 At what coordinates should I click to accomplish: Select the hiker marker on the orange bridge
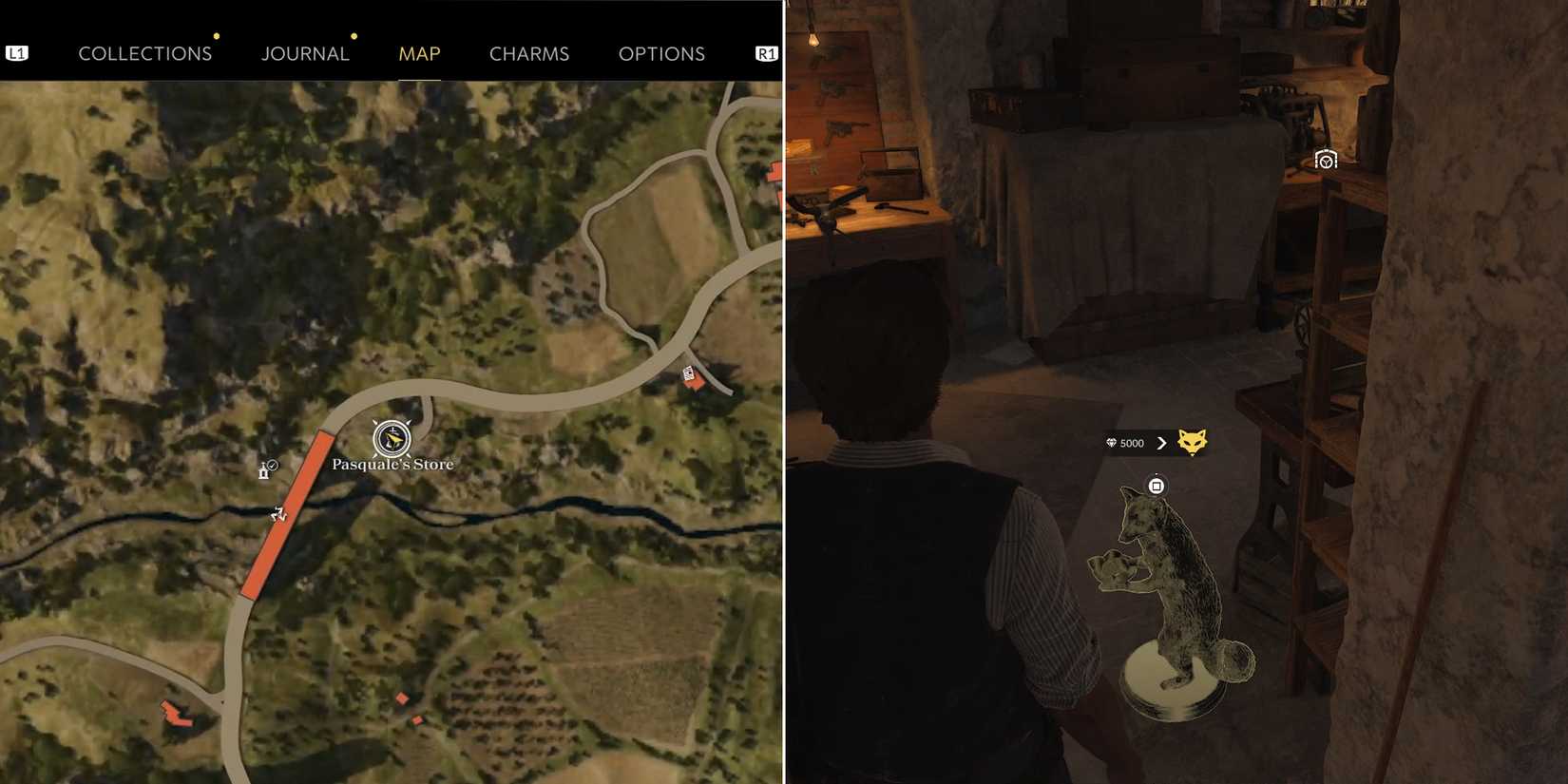coord(277,514)
